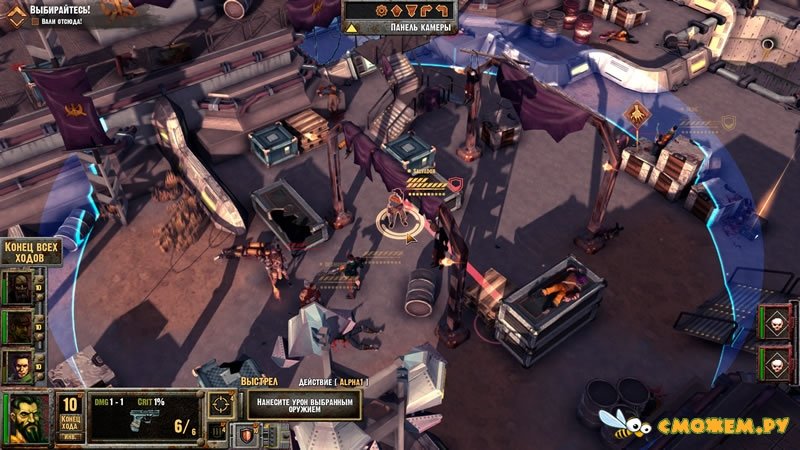Activate the crosshair shot ability
The height and width of the screenshot is (450, 800).
click(221, 406)
